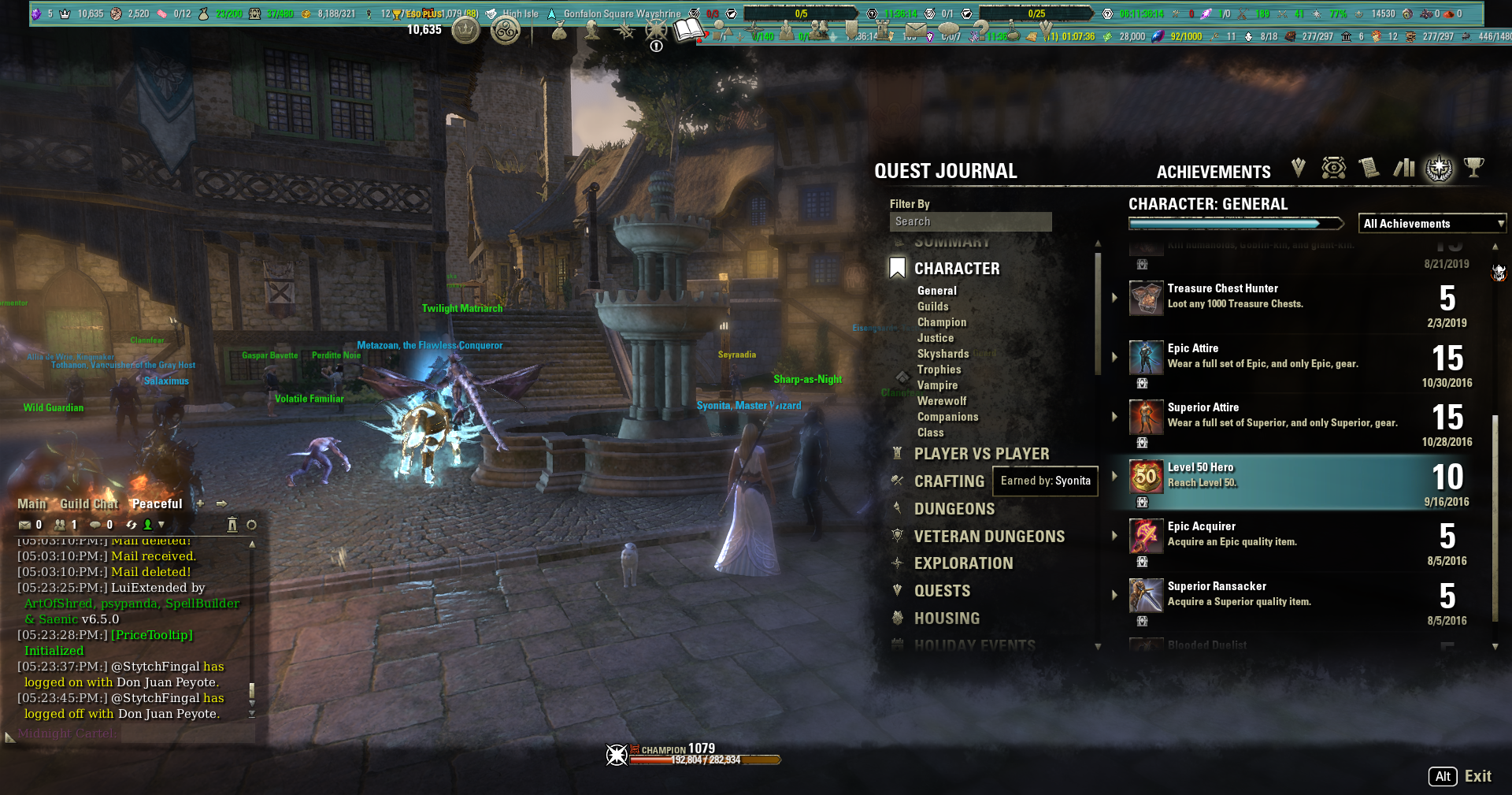Select the Guilds achievement subcategory

(x=932, y=306)
